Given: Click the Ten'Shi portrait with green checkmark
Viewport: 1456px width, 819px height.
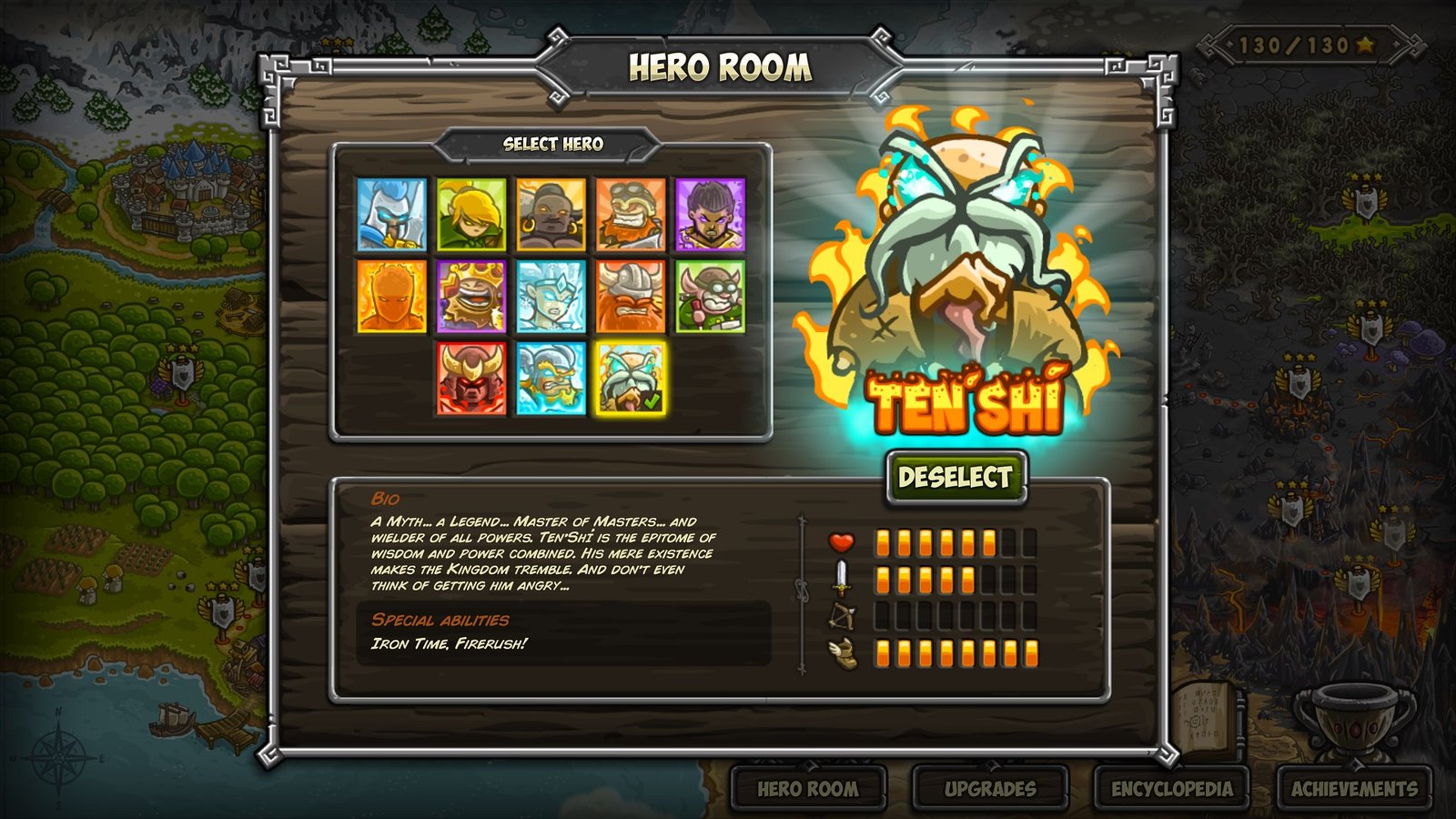Looking at the screenshot, I should pos(631,379).
